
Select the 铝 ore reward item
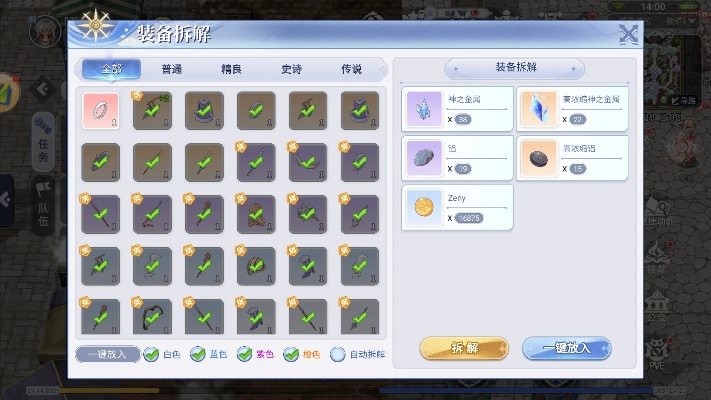[x=424, y=158]
